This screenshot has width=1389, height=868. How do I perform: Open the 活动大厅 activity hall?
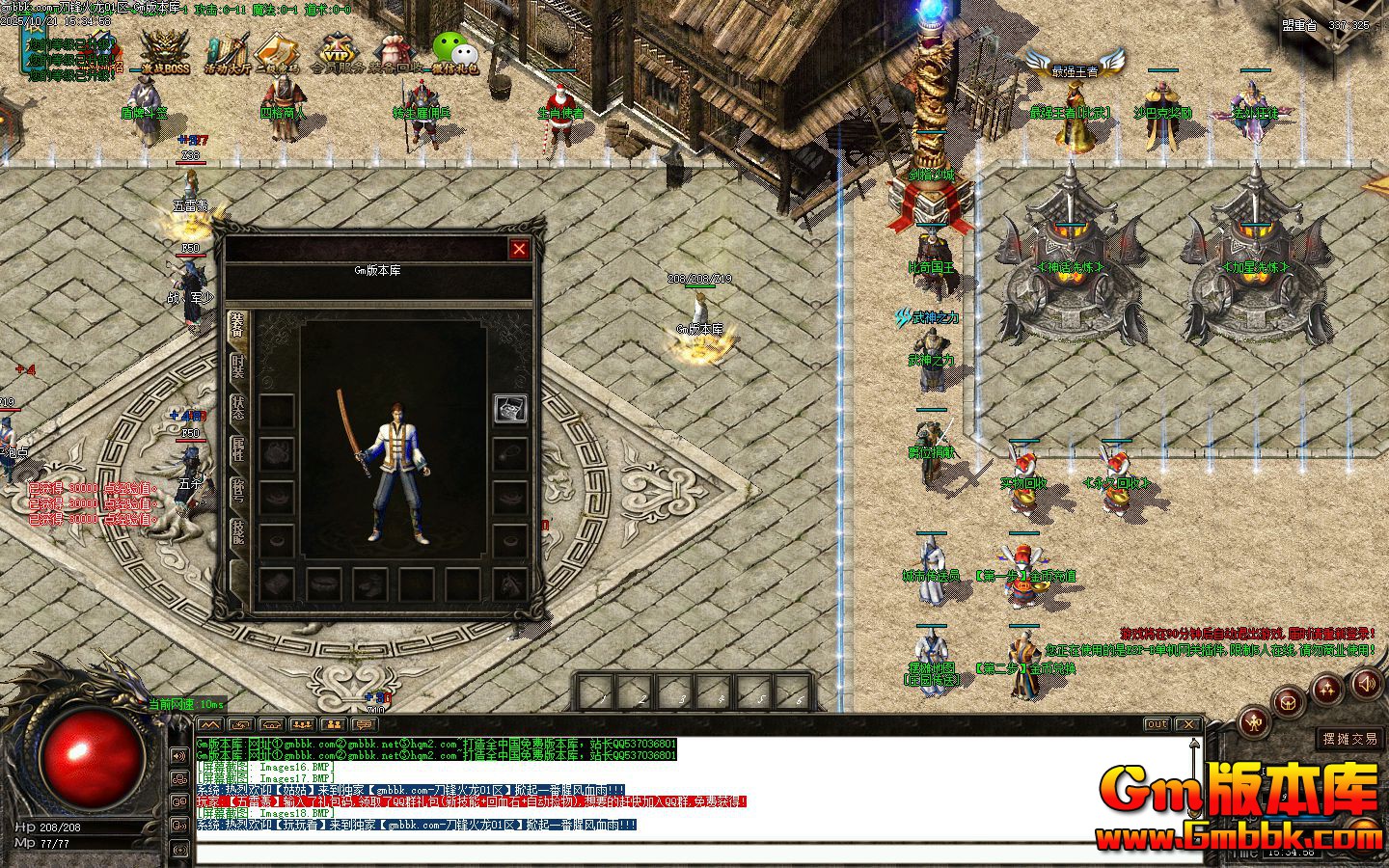click(227, 54)
